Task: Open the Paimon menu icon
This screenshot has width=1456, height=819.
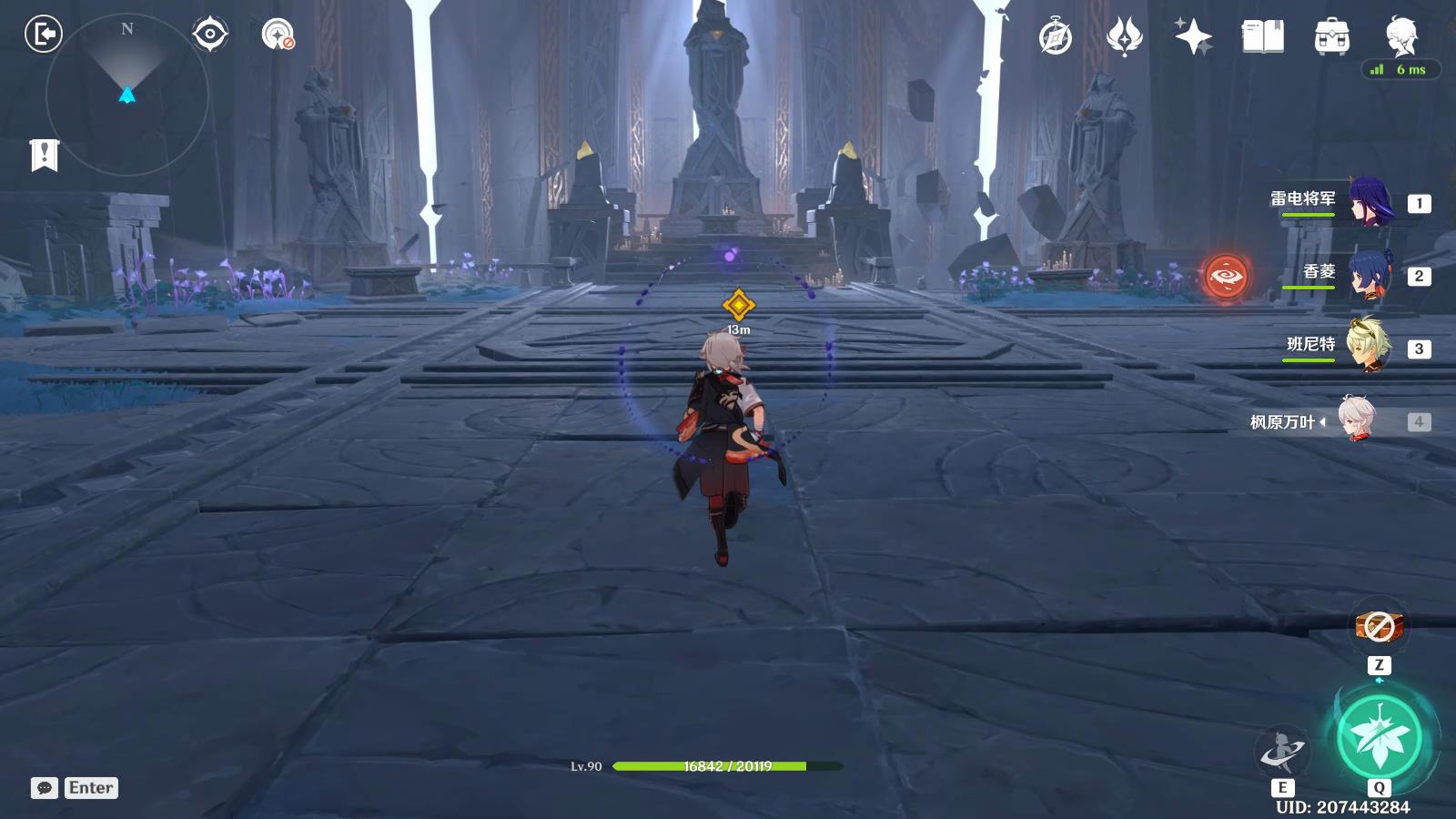Action: [x=1400, y=35]
